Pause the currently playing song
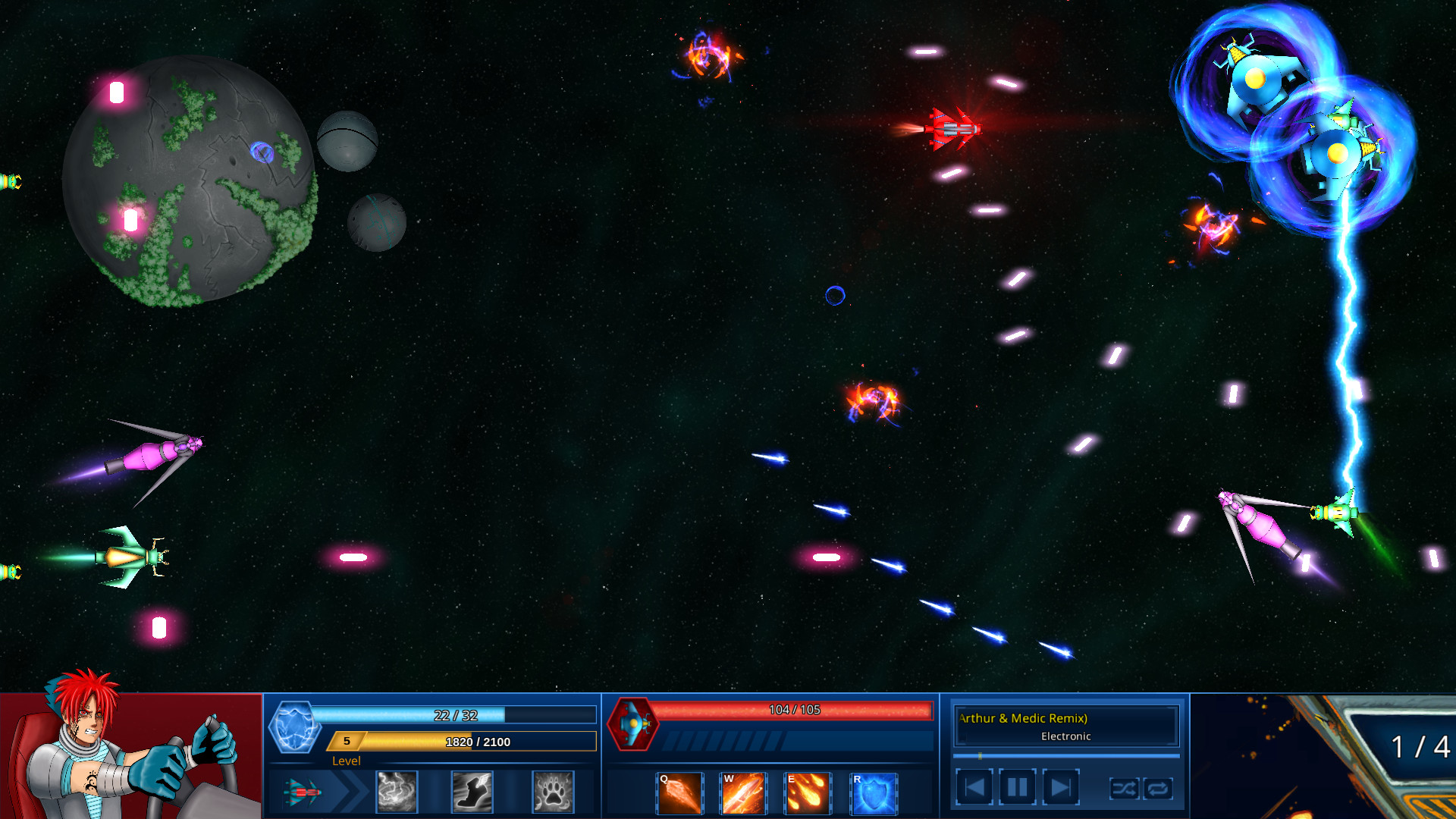The height and width of the screenshot is (819, 1456). [x=1017, y=787]
